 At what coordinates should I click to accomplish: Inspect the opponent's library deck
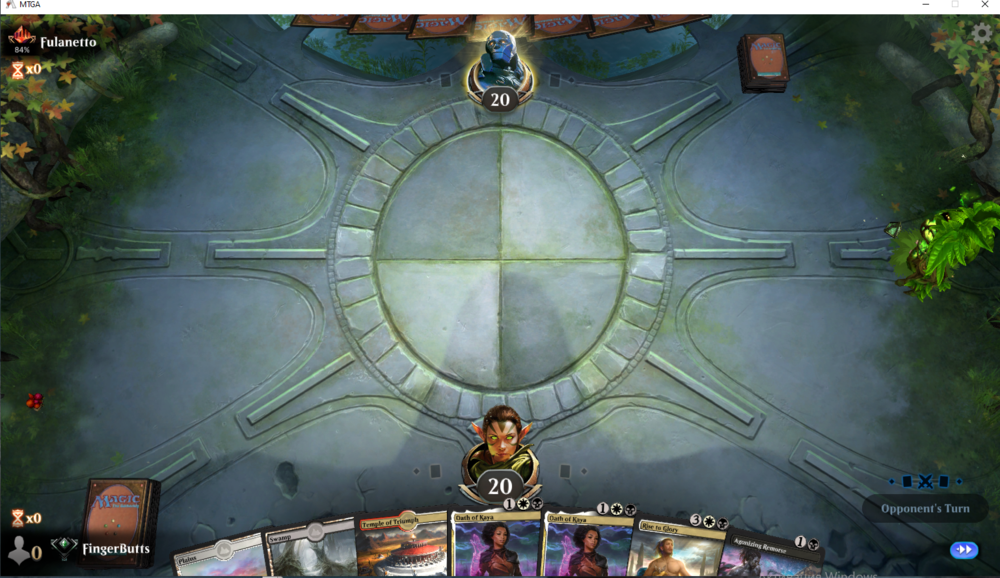763,62
